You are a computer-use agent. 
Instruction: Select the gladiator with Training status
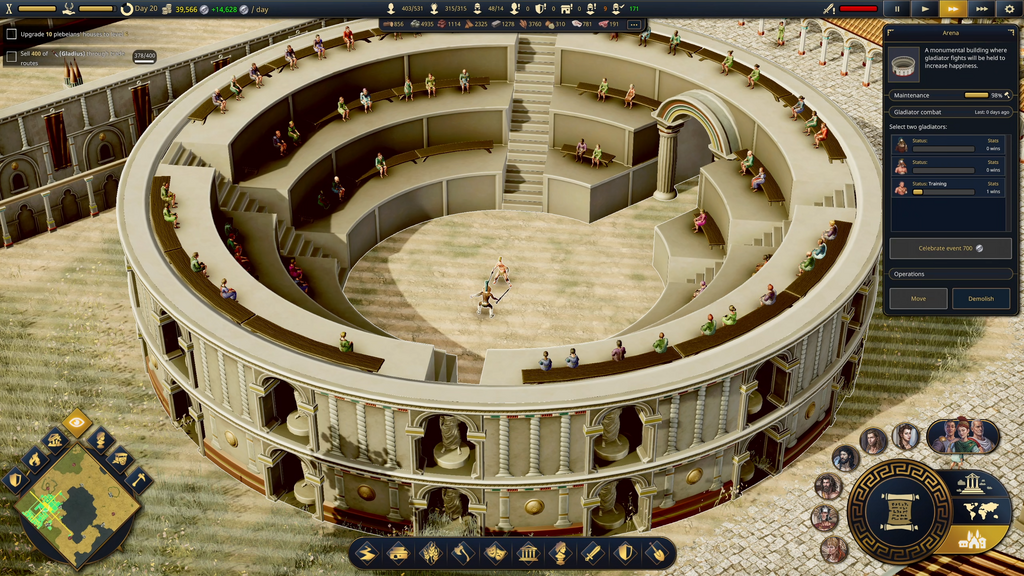click(x=950, y=188)
